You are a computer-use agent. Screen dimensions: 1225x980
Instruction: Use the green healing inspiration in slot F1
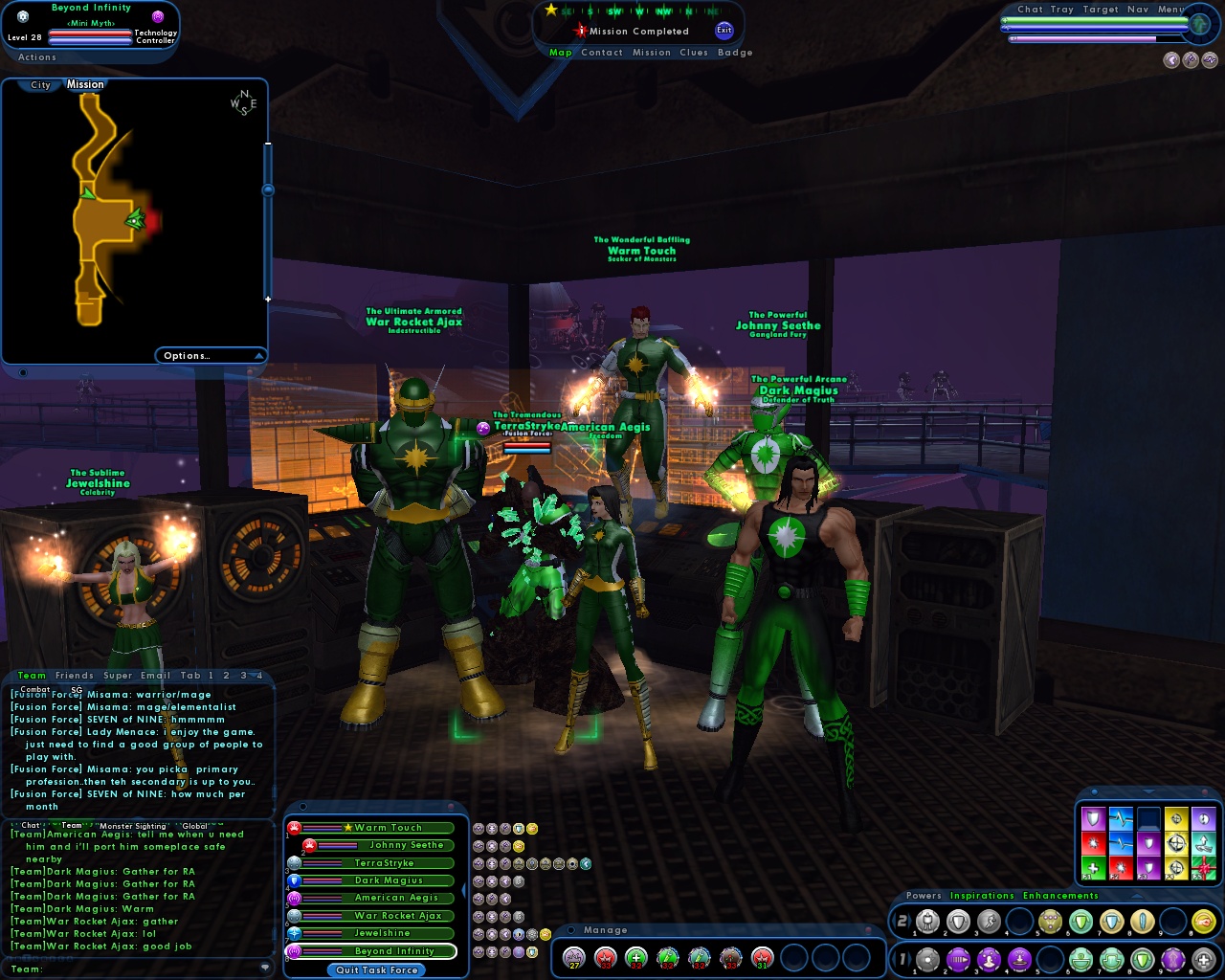[1094, 867]
